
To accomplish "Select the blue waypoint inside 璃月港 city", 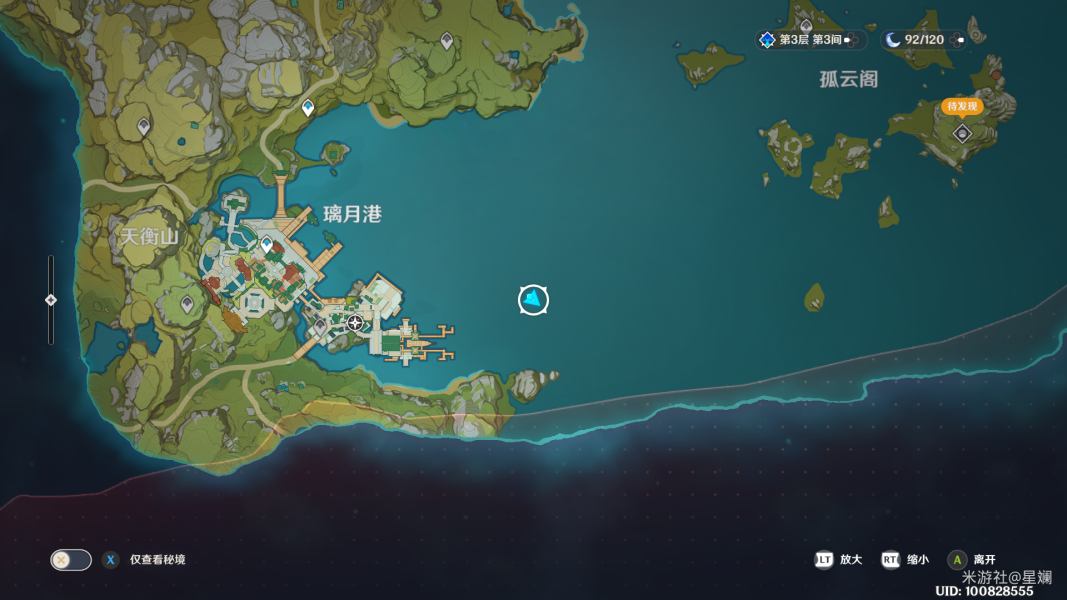I will click(x=267, y=244).
